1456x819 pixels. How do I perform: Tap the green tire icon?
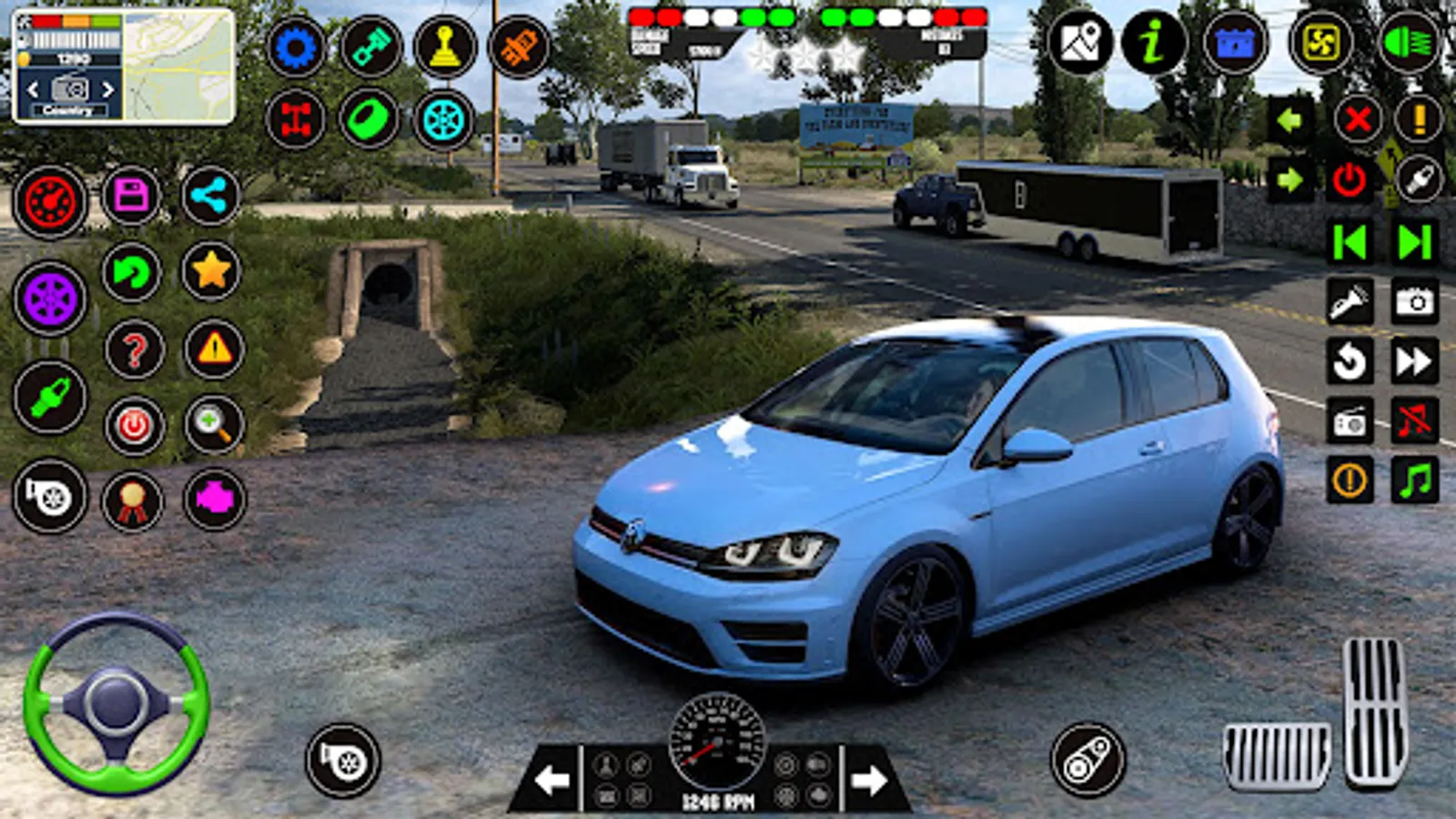pyautogui.click(x=369, y=120)
